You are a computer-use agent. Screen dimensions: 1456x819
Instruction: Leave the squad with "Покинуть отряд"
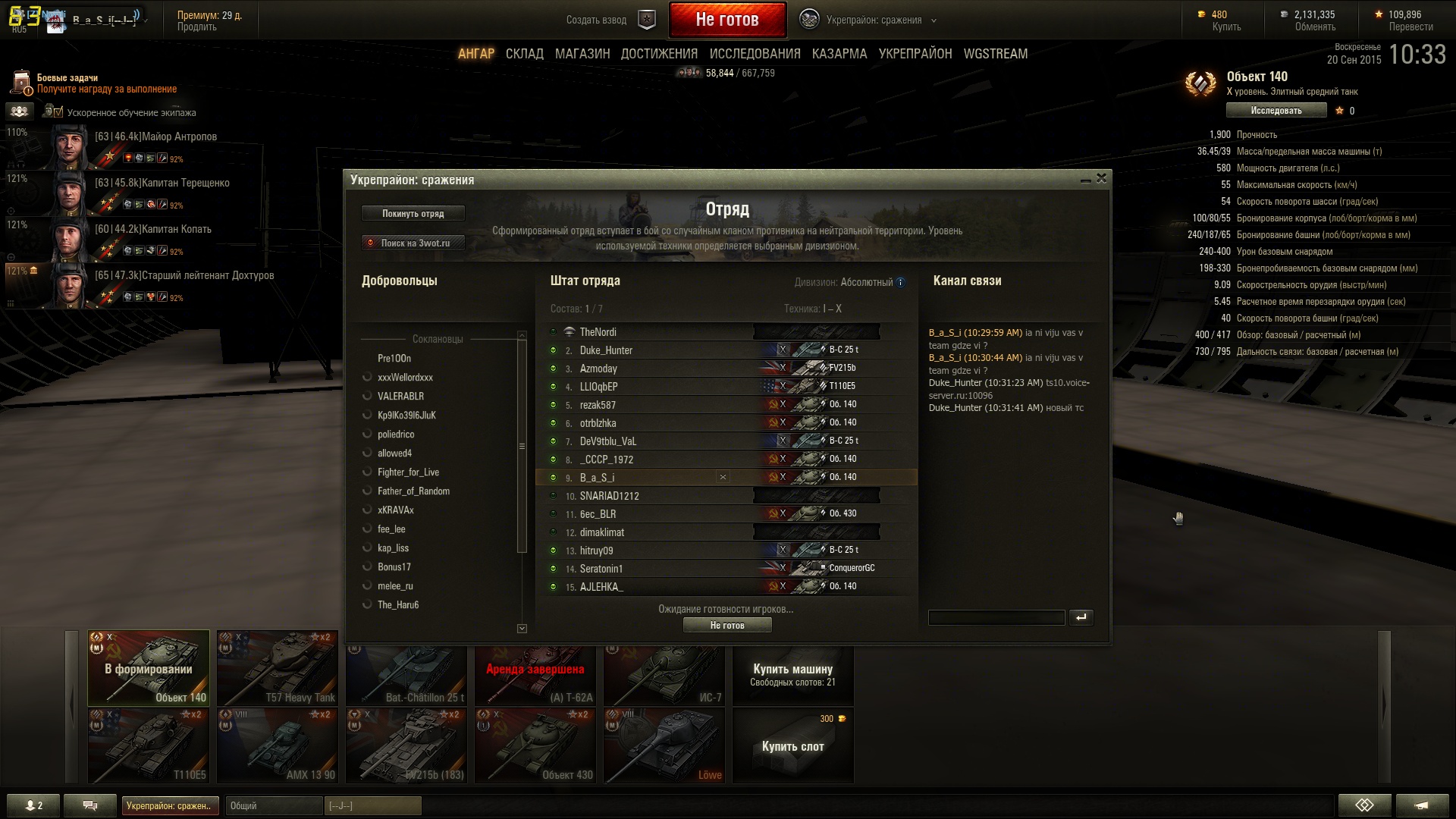point(413,214)
